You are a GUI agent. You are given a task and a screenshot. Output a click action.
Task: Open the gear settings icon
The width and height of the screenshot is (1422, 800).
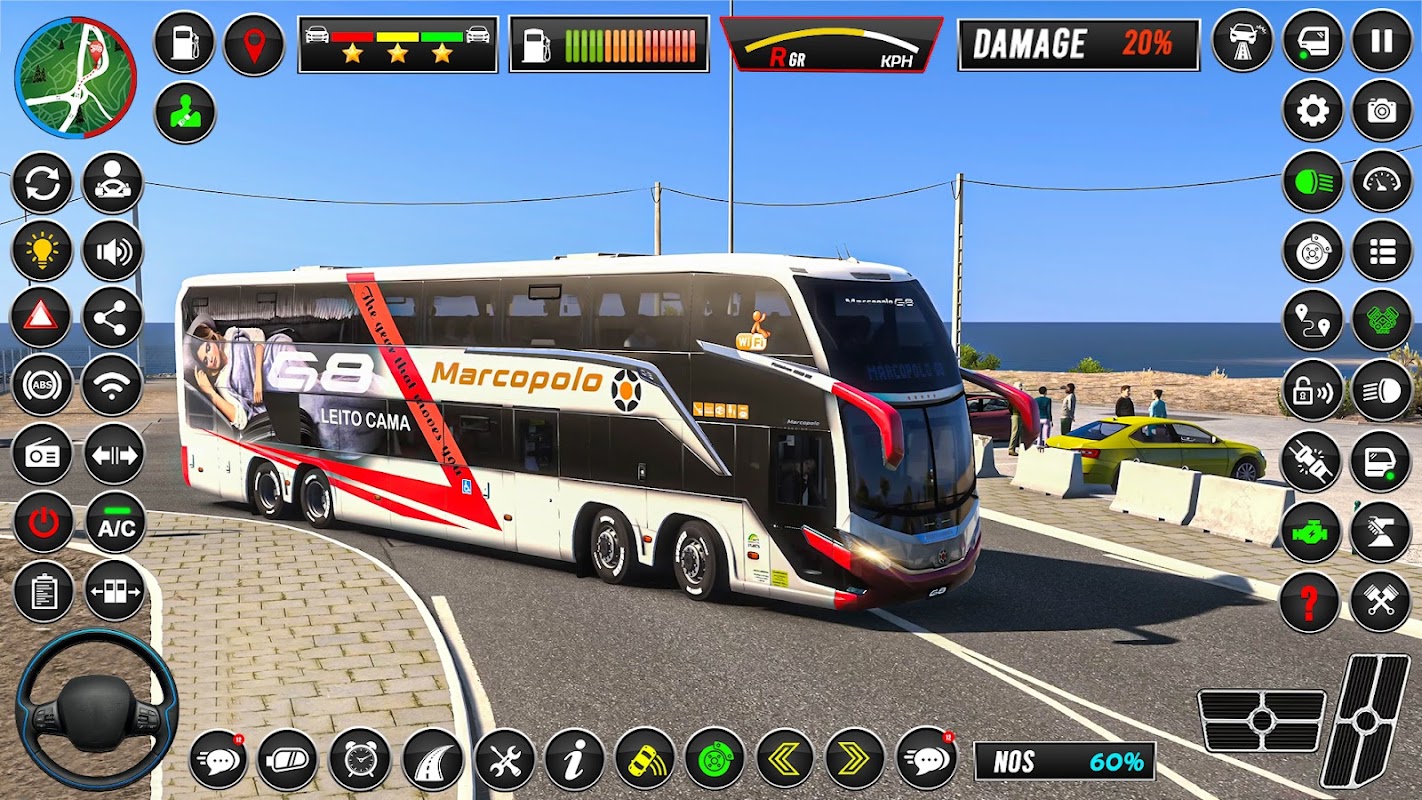[x=1312, y=110]
